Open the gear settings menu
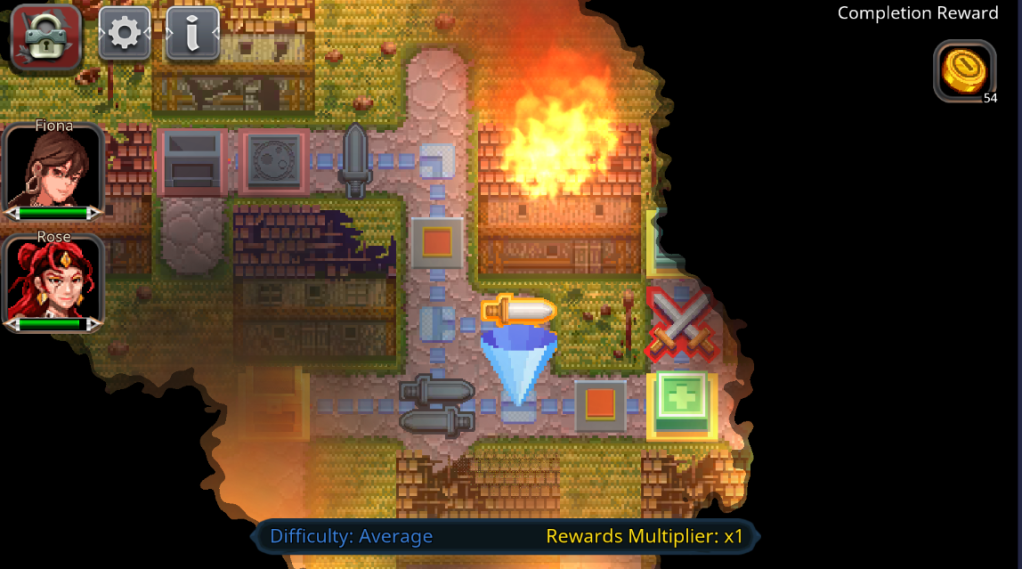 (x=124, y=34)
